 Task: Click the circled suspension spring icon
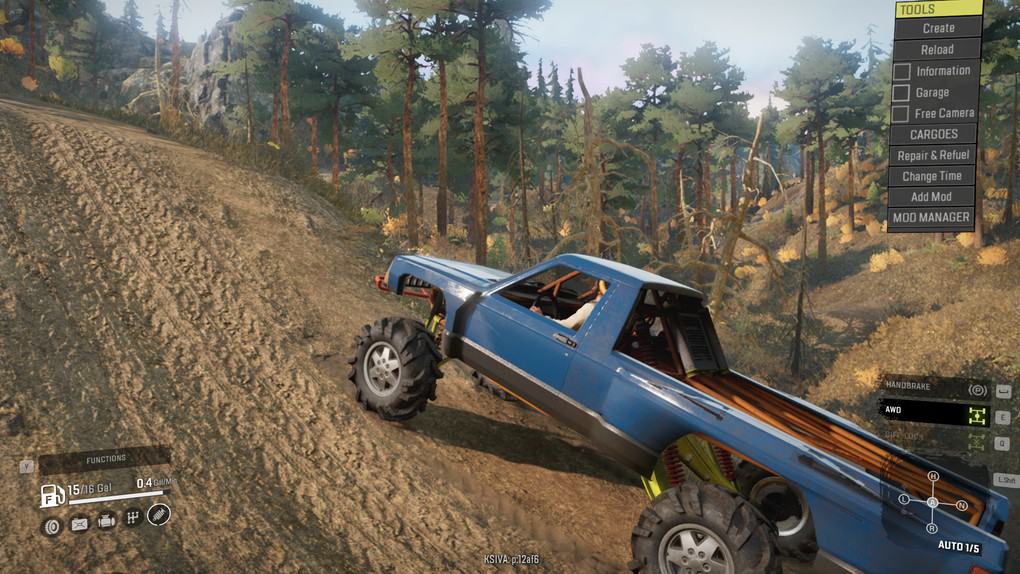(159, 514)
